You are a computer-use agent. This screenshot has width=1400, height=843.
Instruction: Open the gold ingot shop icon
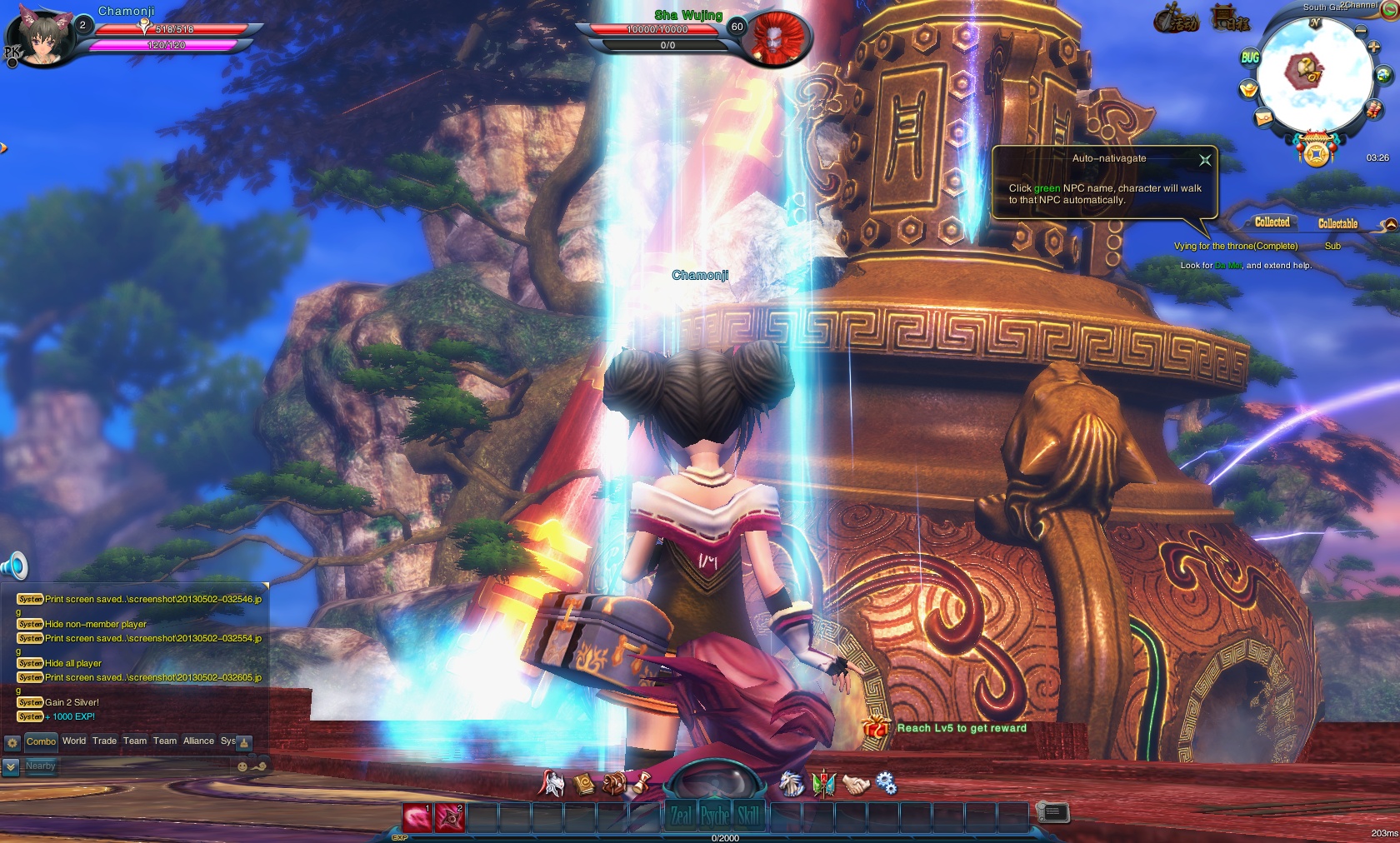1248,88
